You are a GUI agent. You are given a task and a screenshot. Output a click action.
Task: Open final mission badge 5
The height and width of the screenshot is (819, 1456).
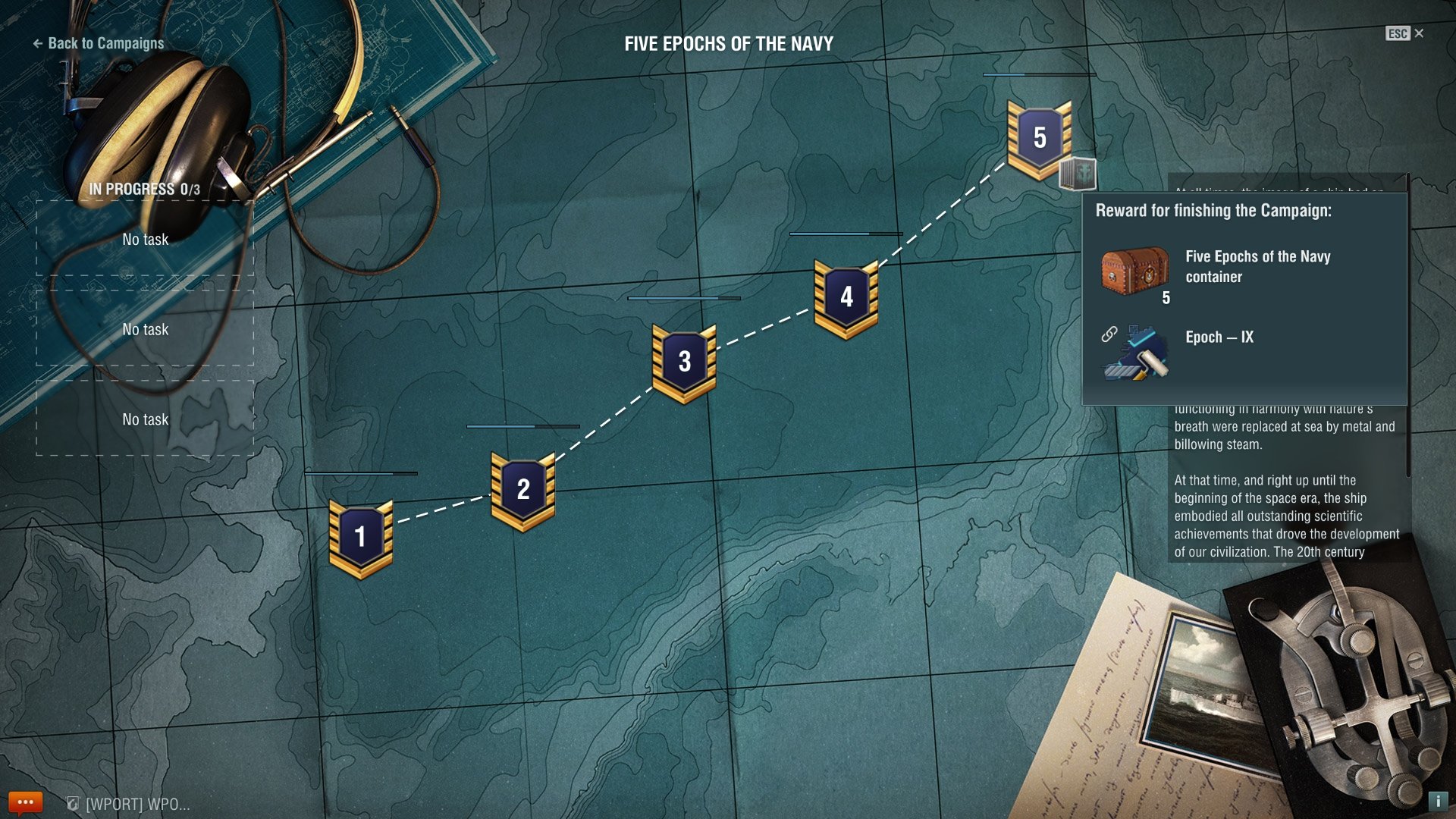click(x=1039, y=138)
